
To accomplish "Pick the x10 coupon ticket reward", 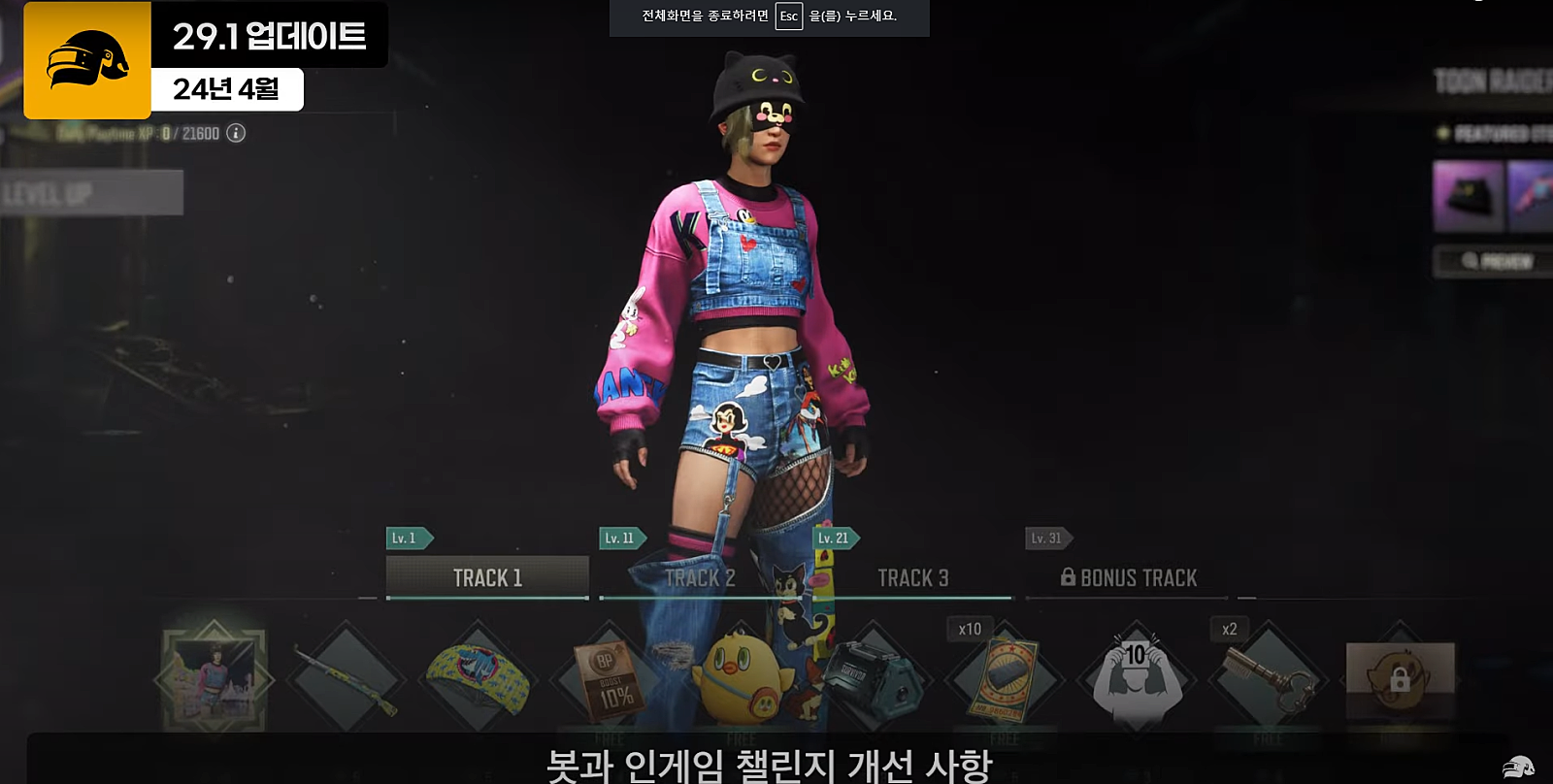I will pos(1005,679).
